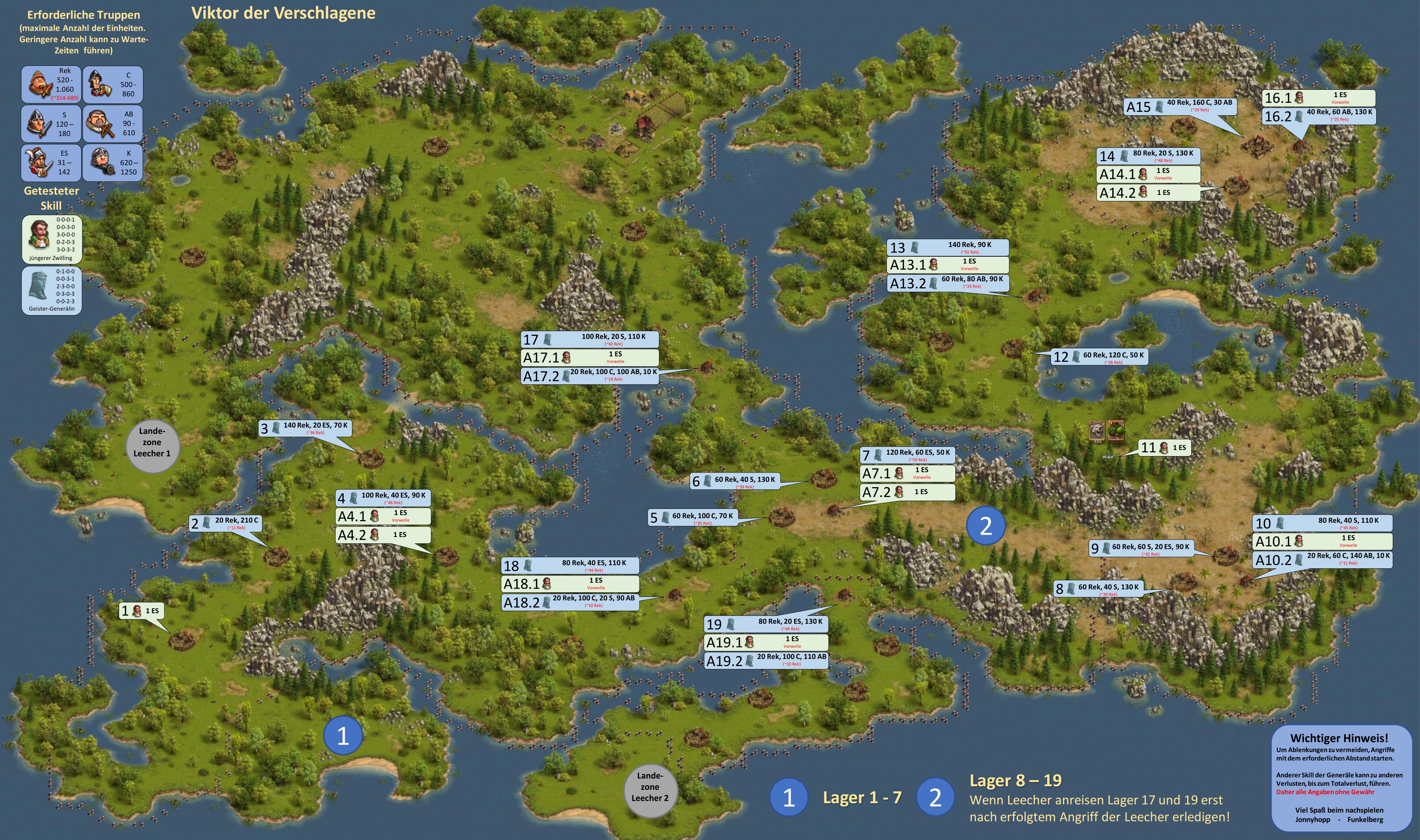Choose camp 8 attack label
This screenshot has height=840, width=1420.
pos(1098,589)
